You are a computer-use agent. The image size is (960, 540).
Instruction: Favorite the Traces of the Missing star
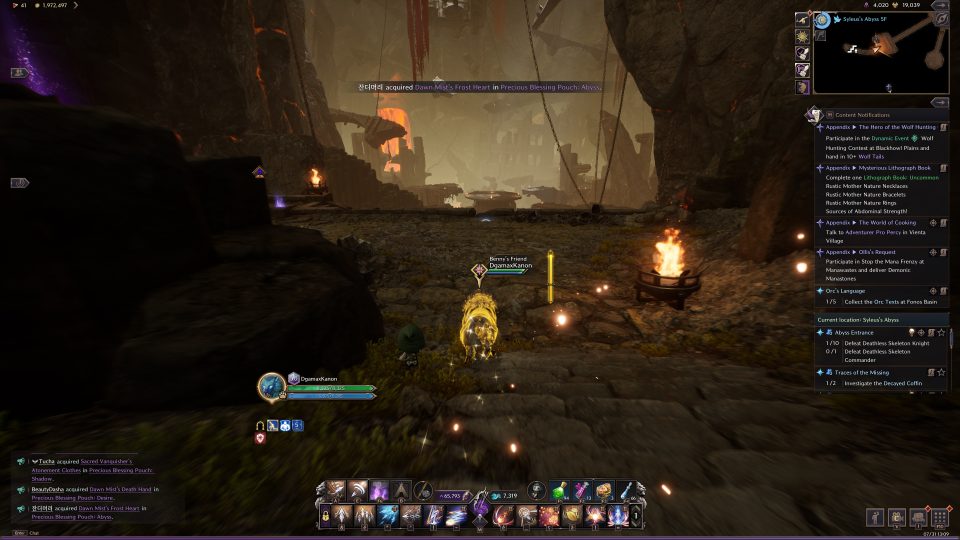coord(942,372)
